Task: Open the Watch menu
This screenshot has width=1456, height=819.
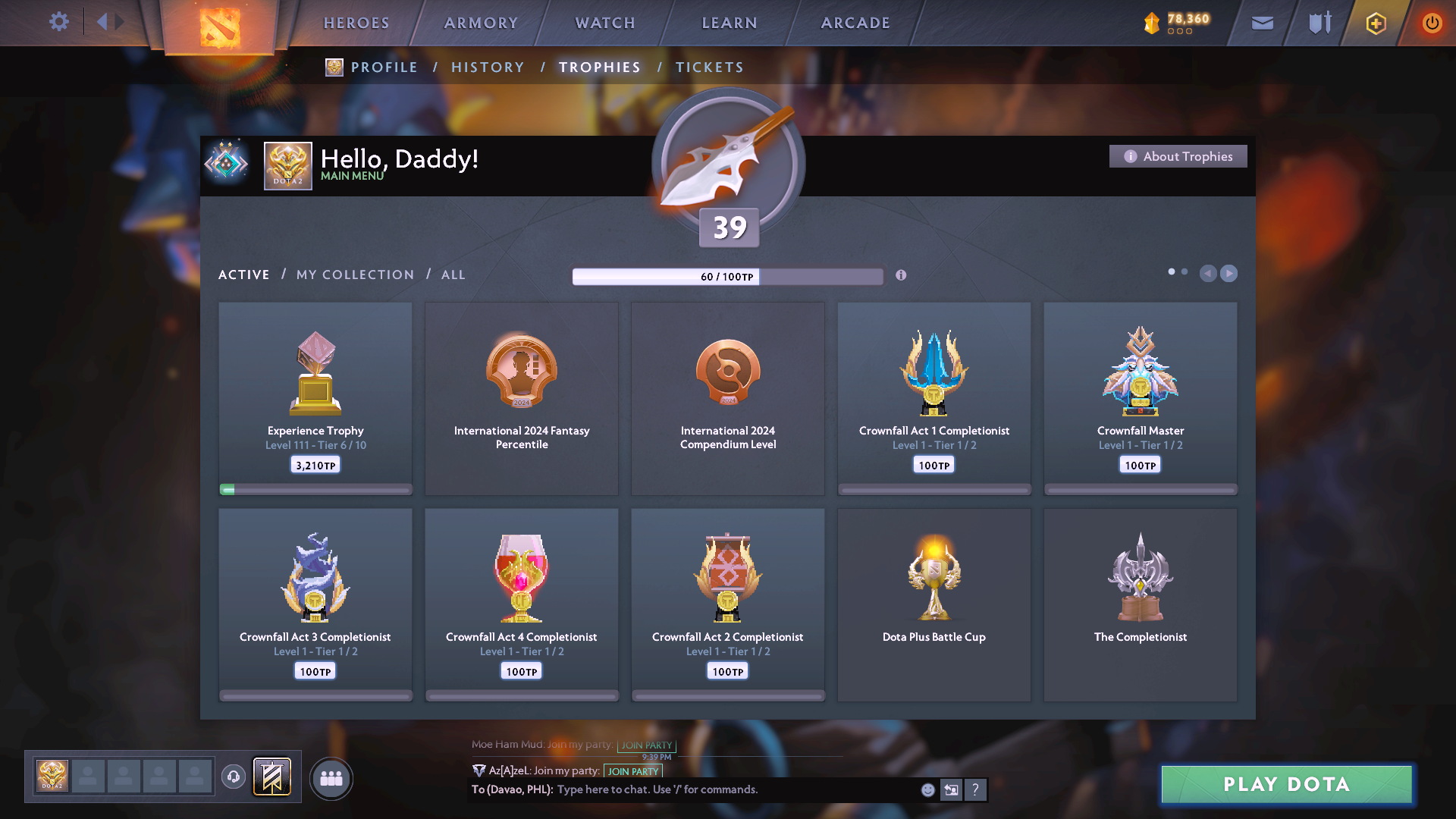Action: point(605,23)
